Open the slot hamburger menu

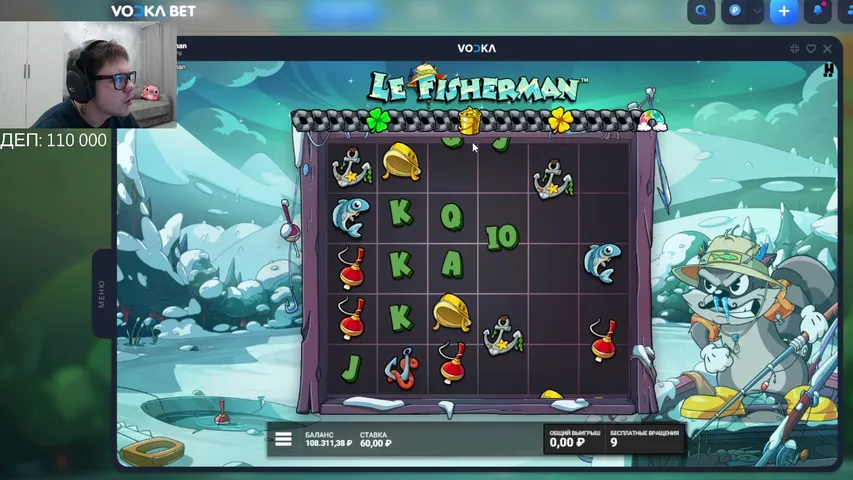[283, 438]
